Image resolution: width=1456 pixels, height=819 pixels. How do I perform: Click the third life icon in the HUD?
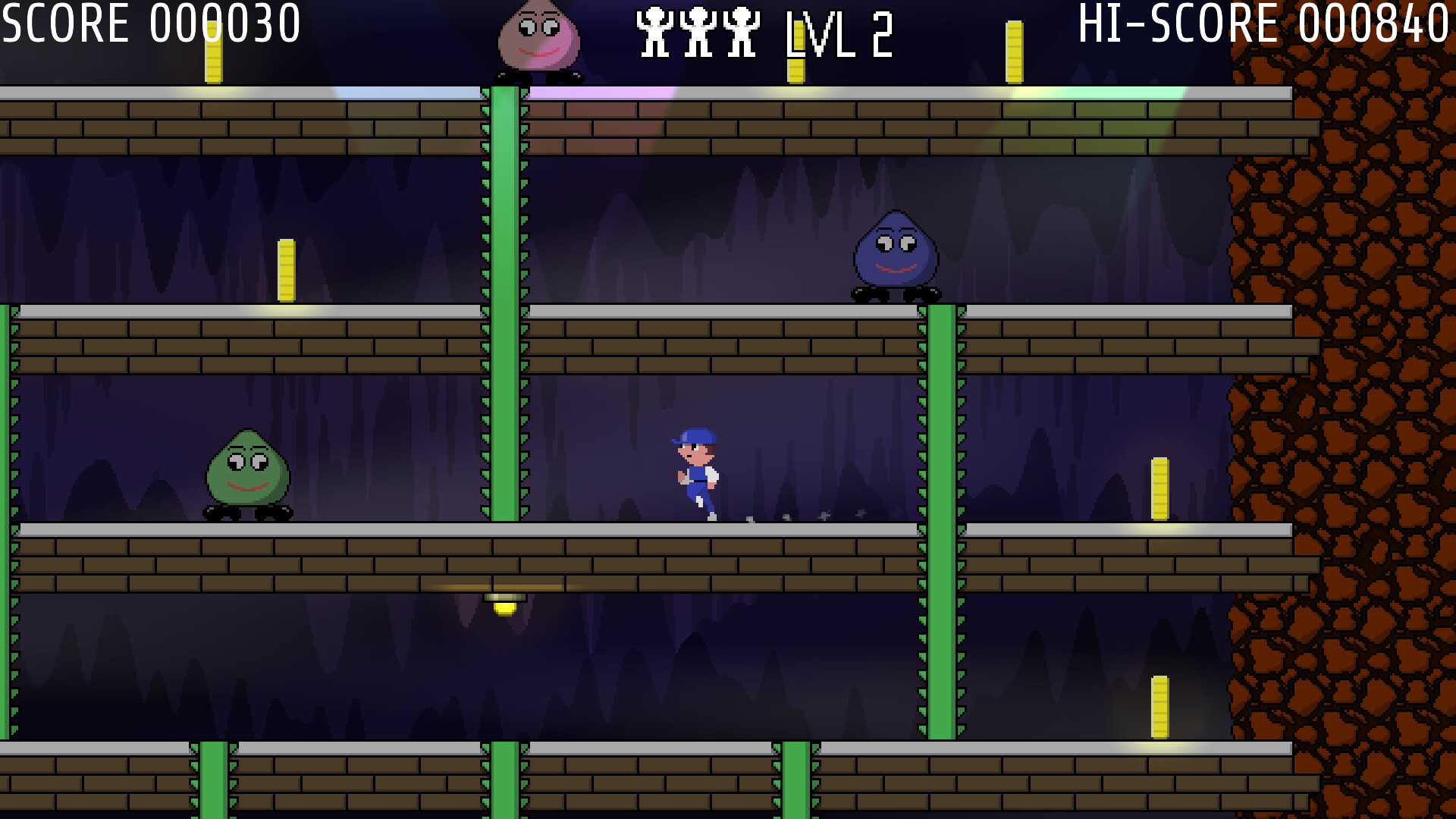[739, 30]
